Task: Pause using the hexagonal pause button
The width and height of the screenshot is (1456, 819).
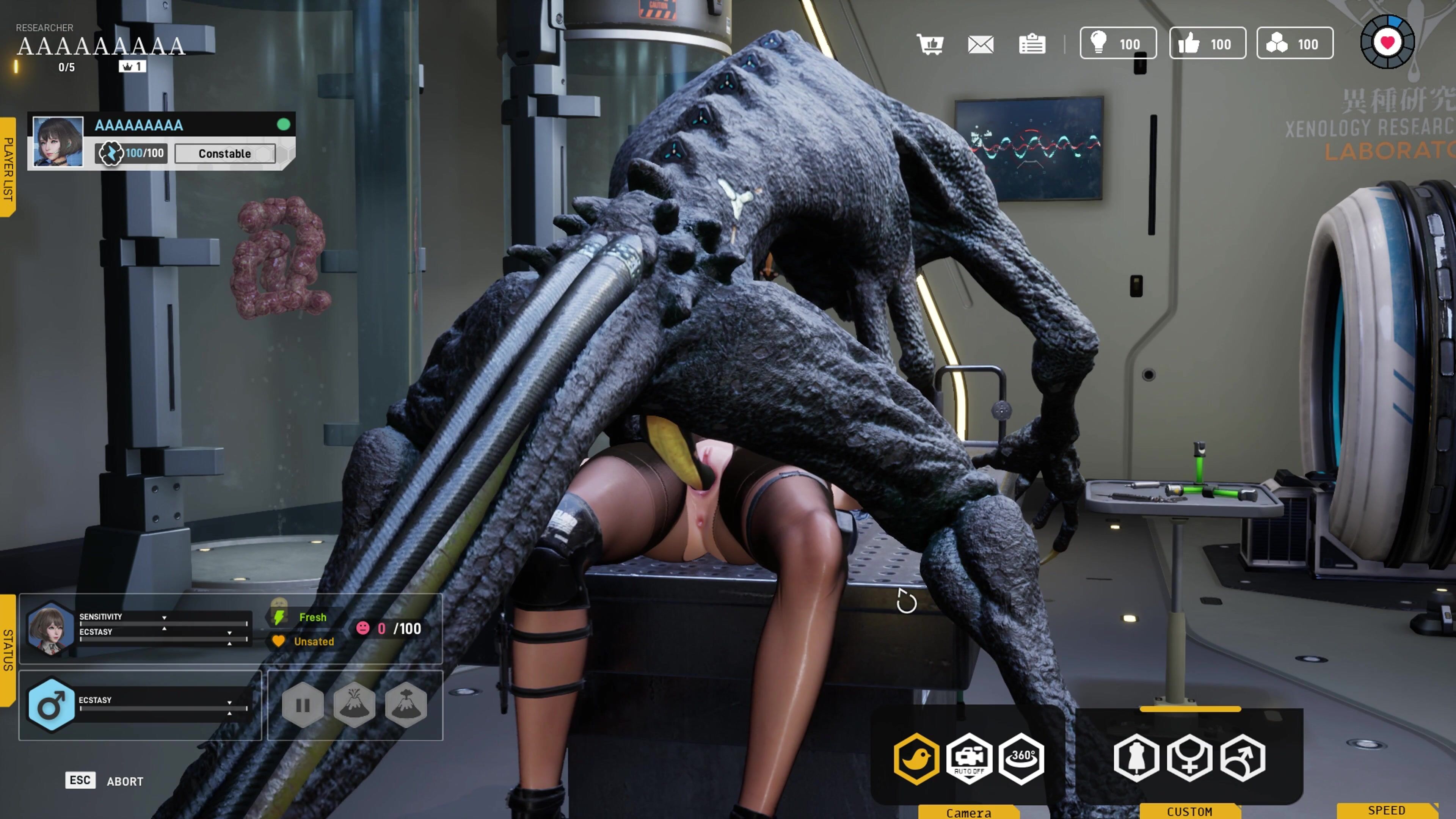Action: [303, 705]
